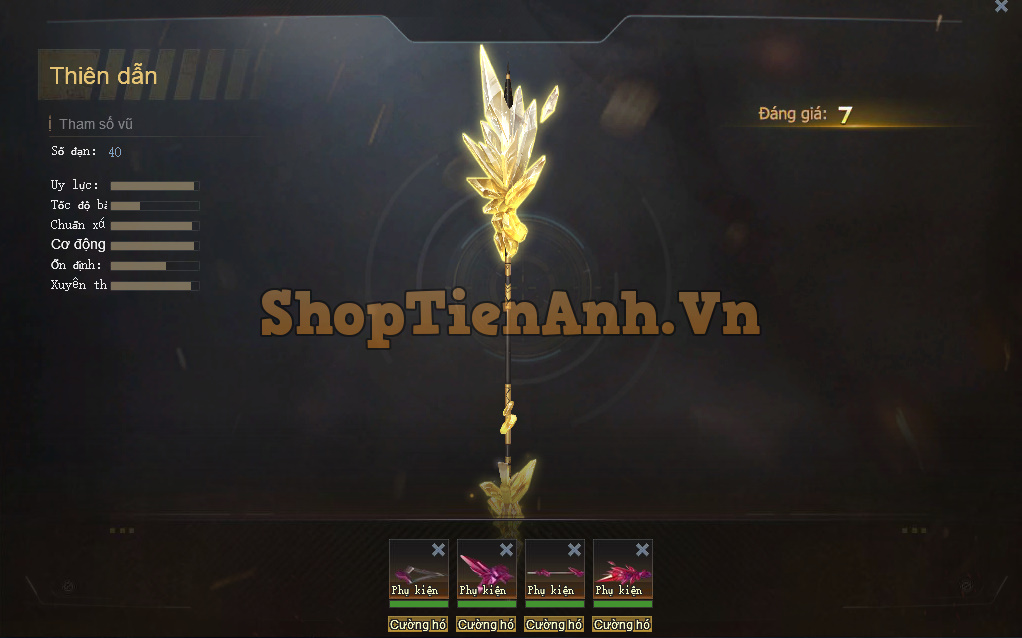Select the pink crystal blade accessory slot

[486, 575]
